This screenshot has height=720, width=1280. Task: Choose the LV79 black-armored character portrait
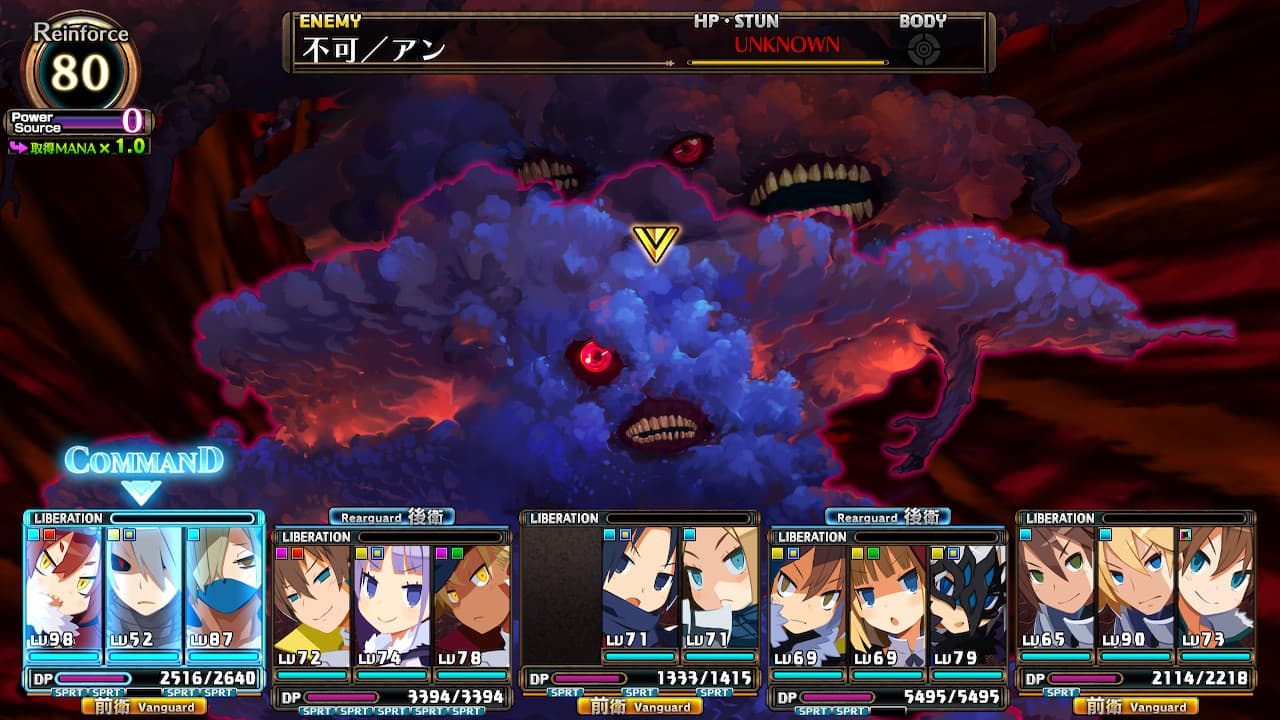[966, 606]
